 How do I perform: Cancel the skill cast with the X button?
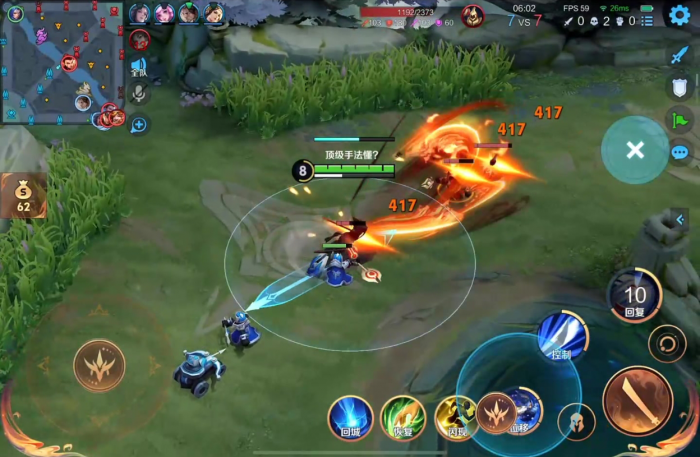point(634,150)
